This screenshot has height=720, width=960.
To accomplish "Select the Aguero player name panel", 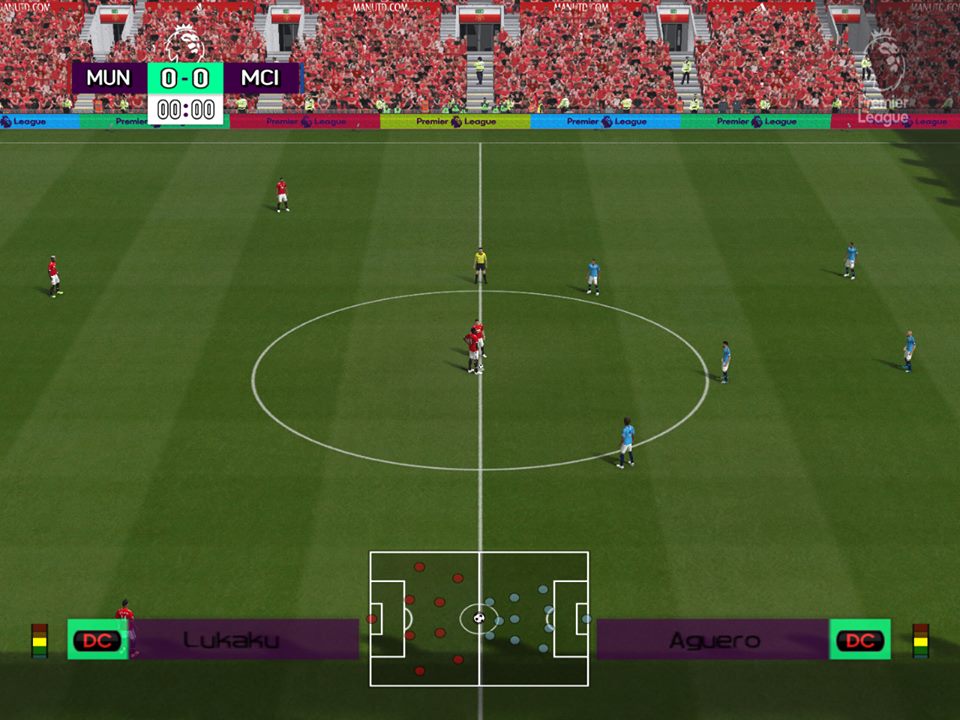I will pyautogui.click(x=713, y=640).
